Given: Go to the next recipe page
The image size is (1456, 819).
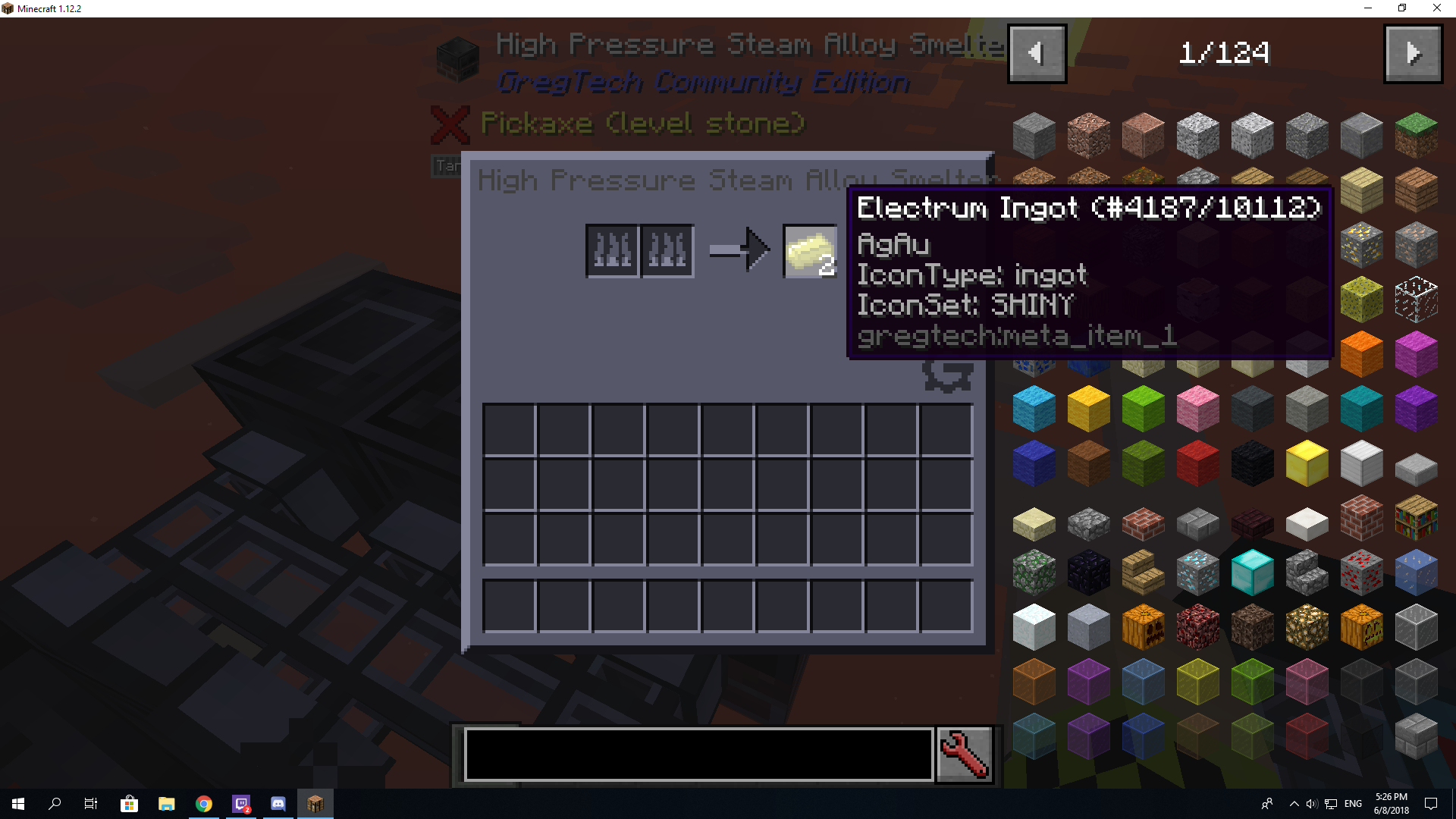Looking at the screenshot, I should tap(1413, 53).
